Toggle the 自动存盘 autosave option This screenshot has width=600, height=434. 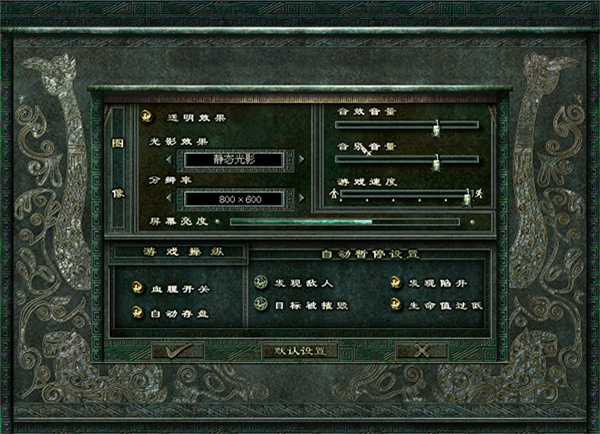pyautogui.click(x=139, y=313)
